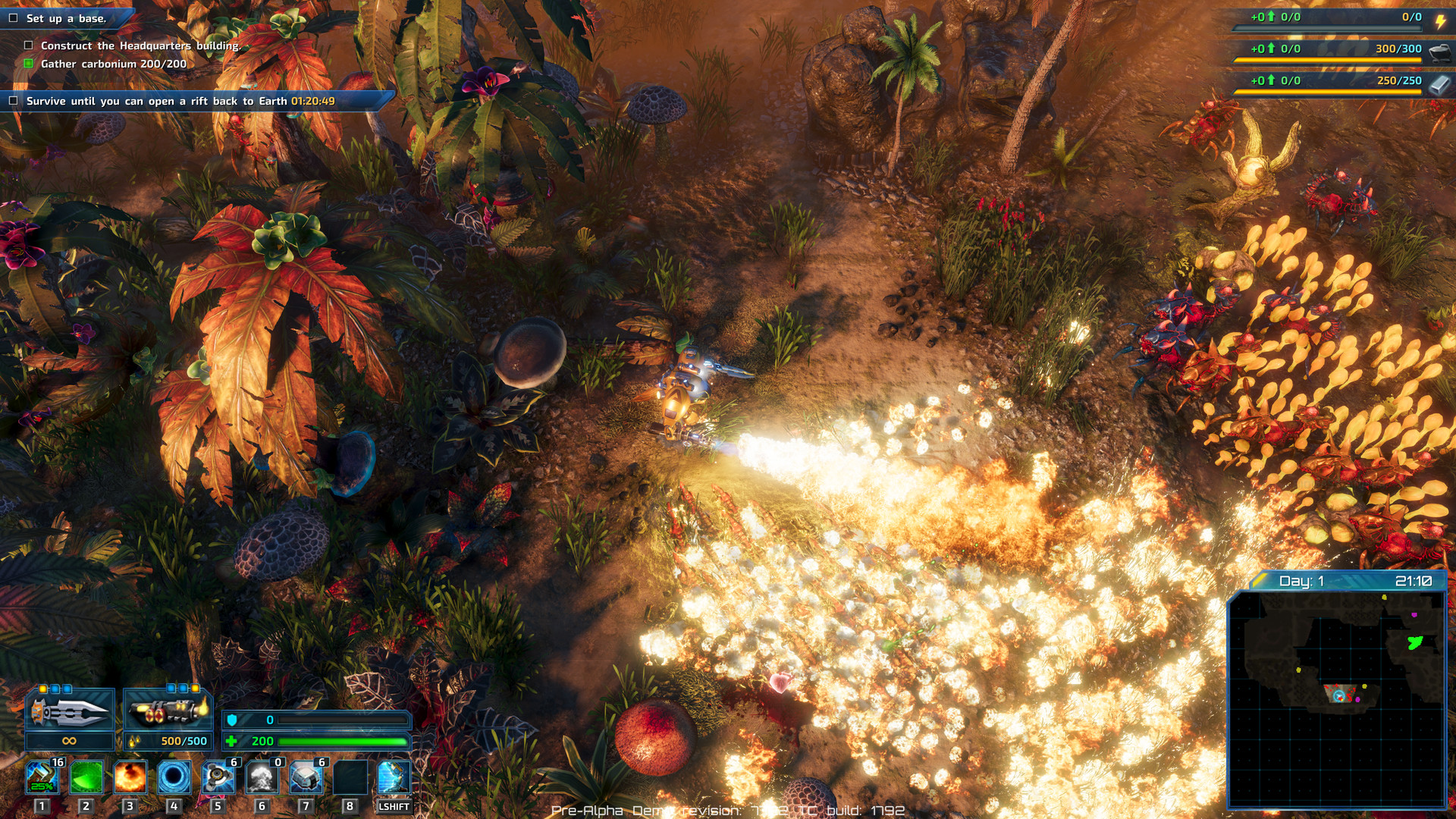
Task: Check the 'Survive until you can open a rift' checkbox
Action: pyautogui.click(x=12, y=99)
